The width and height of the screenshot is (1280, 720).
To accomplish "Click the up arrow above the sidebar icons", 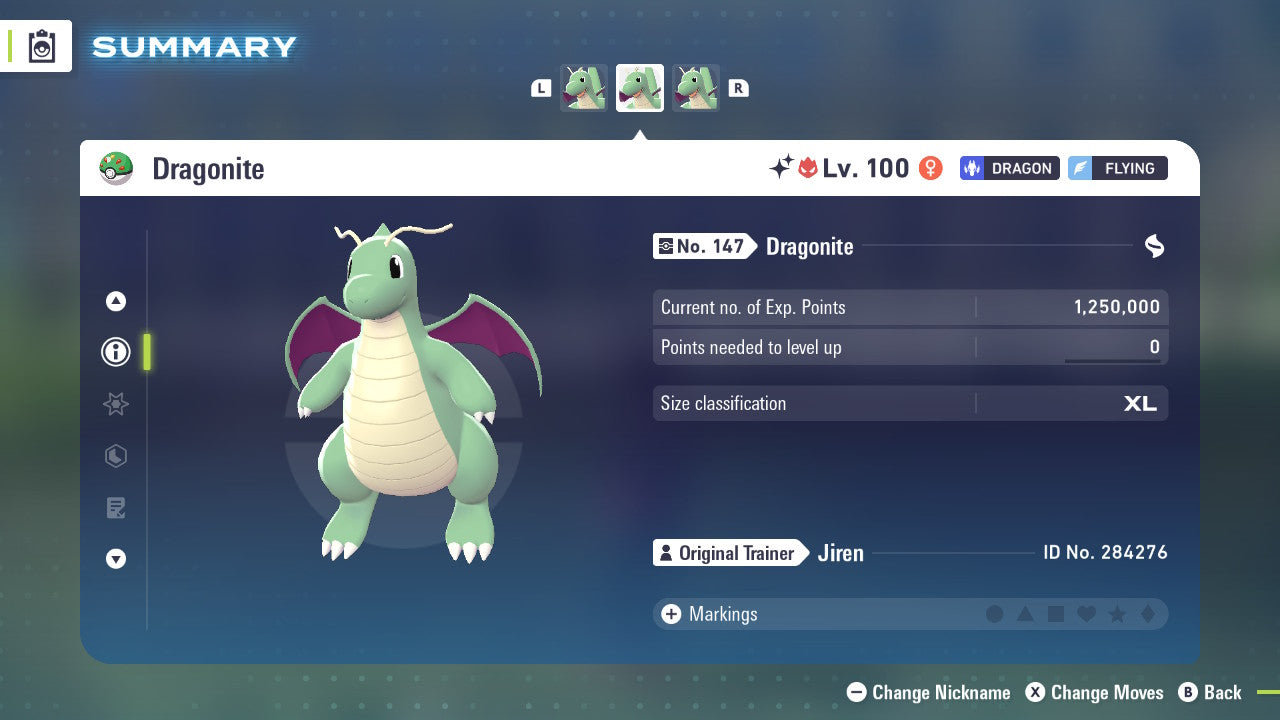I will (x=115, y=300).
